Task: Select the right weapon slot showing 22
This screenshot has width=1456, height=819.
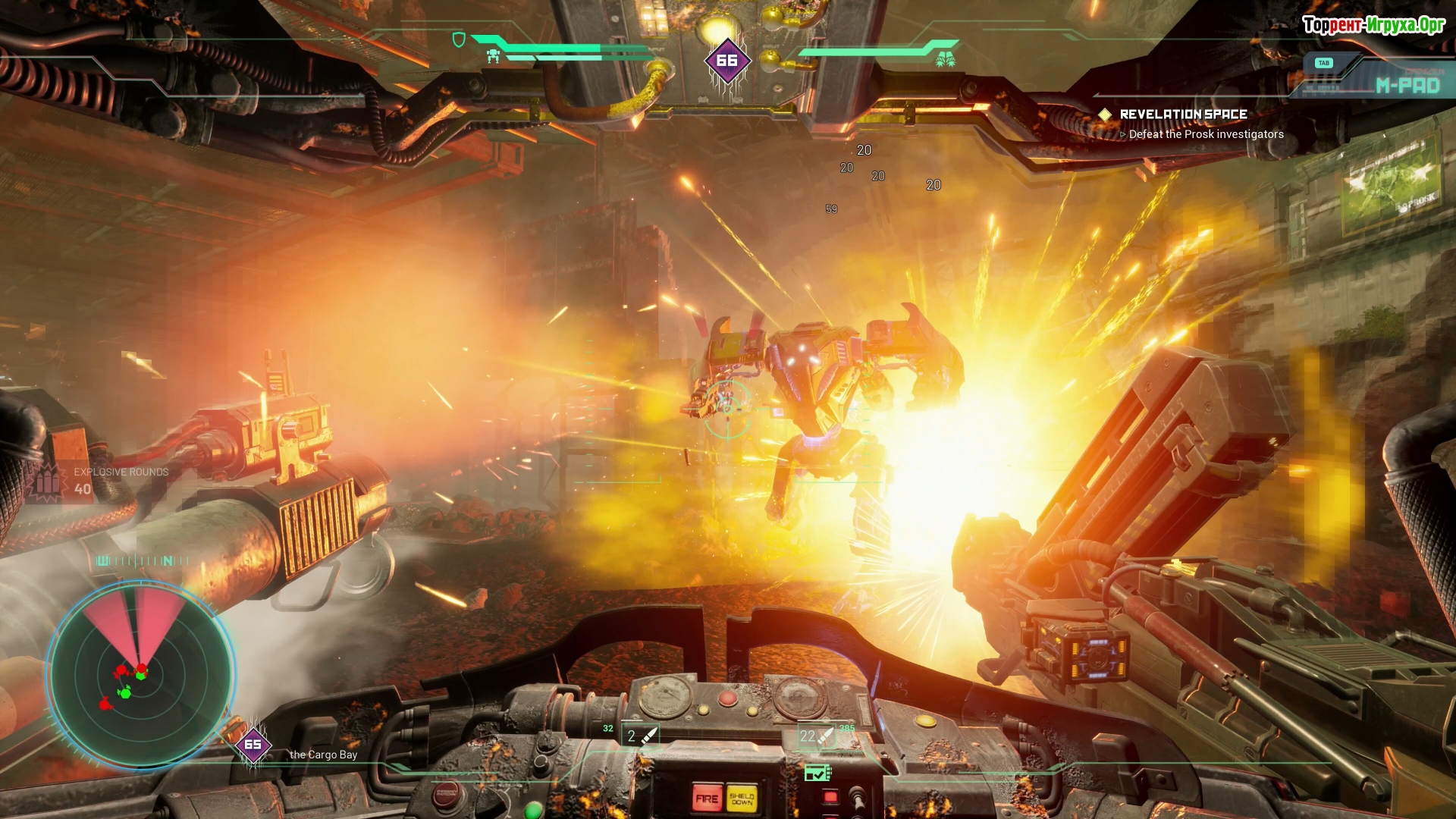Action: 816,736
